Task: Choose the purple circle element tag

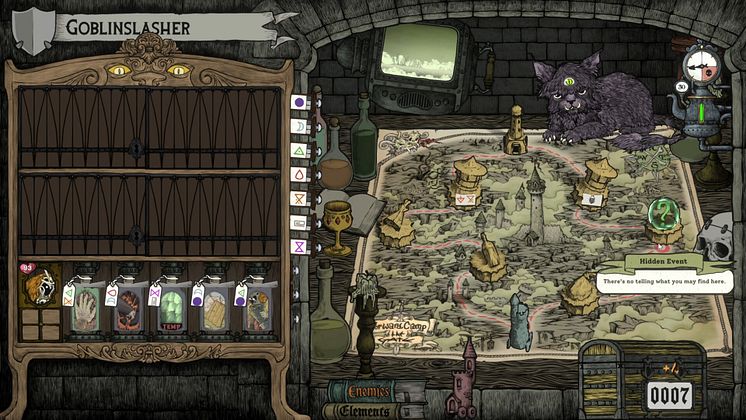Action: [298, 102]
